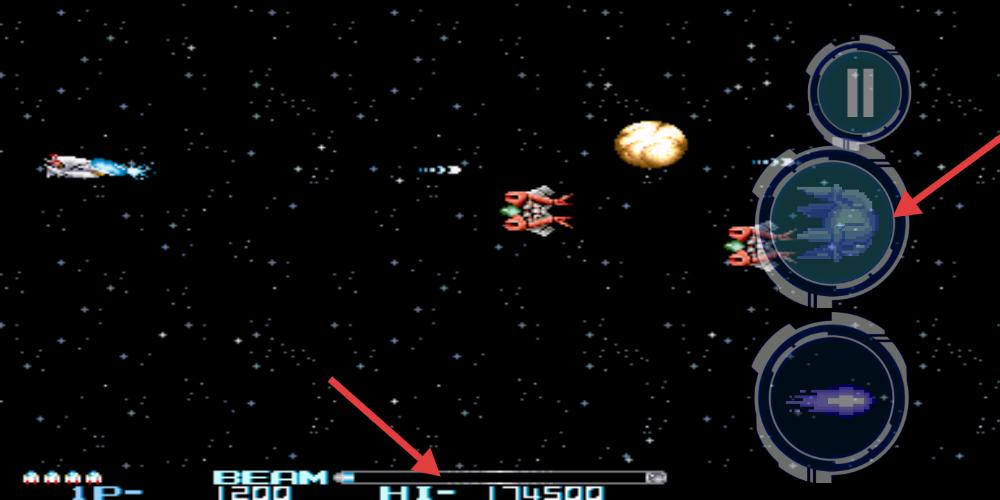
Task: Tap the purple beam fire button
Action: tap(832, 401)
